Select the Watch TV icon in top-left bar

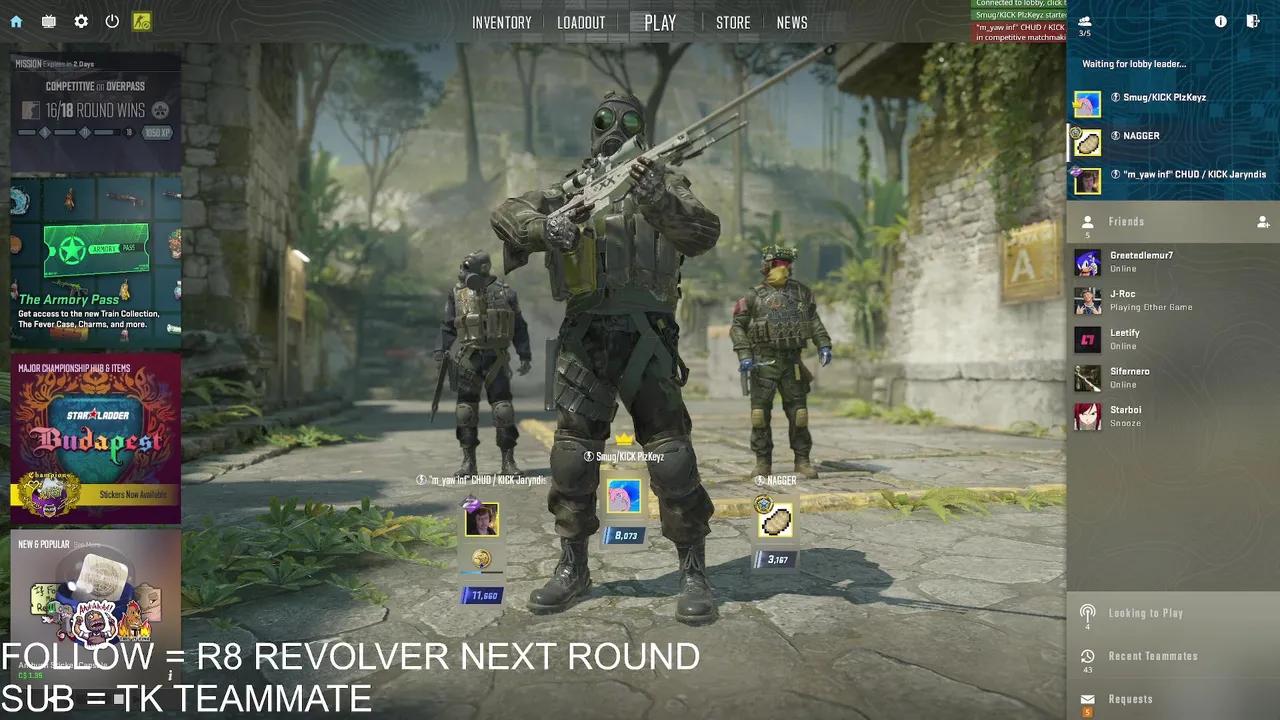[48, 20]
